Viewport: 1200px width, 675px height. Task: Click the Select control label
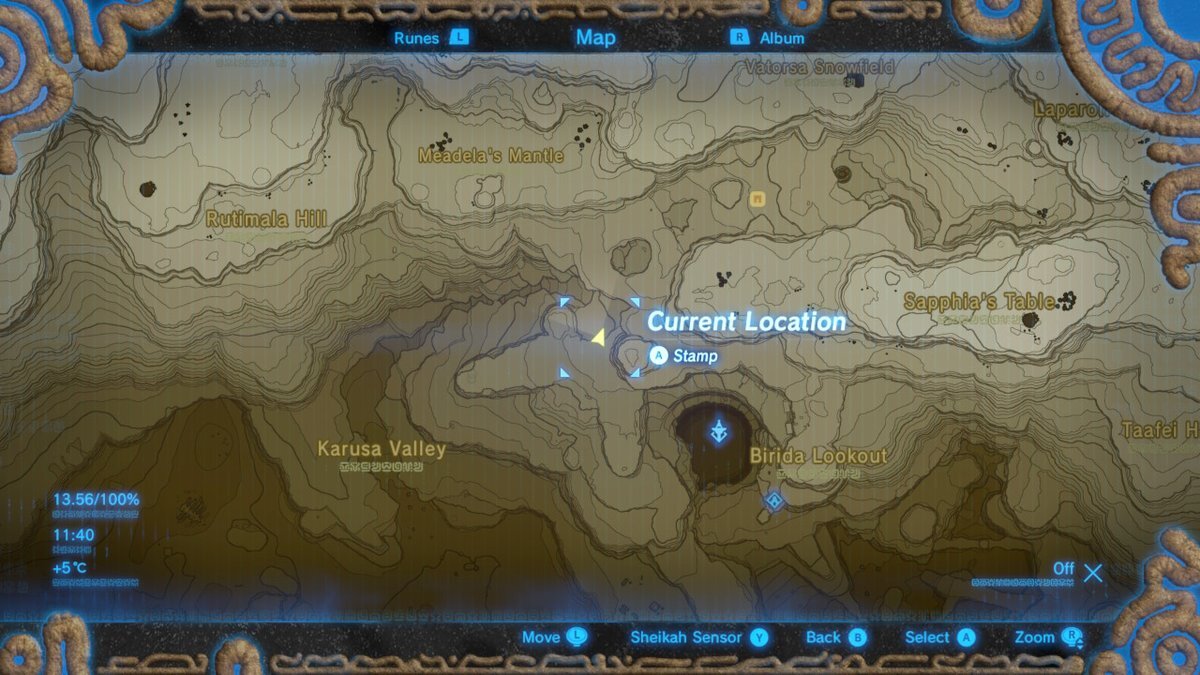[939, 637]
